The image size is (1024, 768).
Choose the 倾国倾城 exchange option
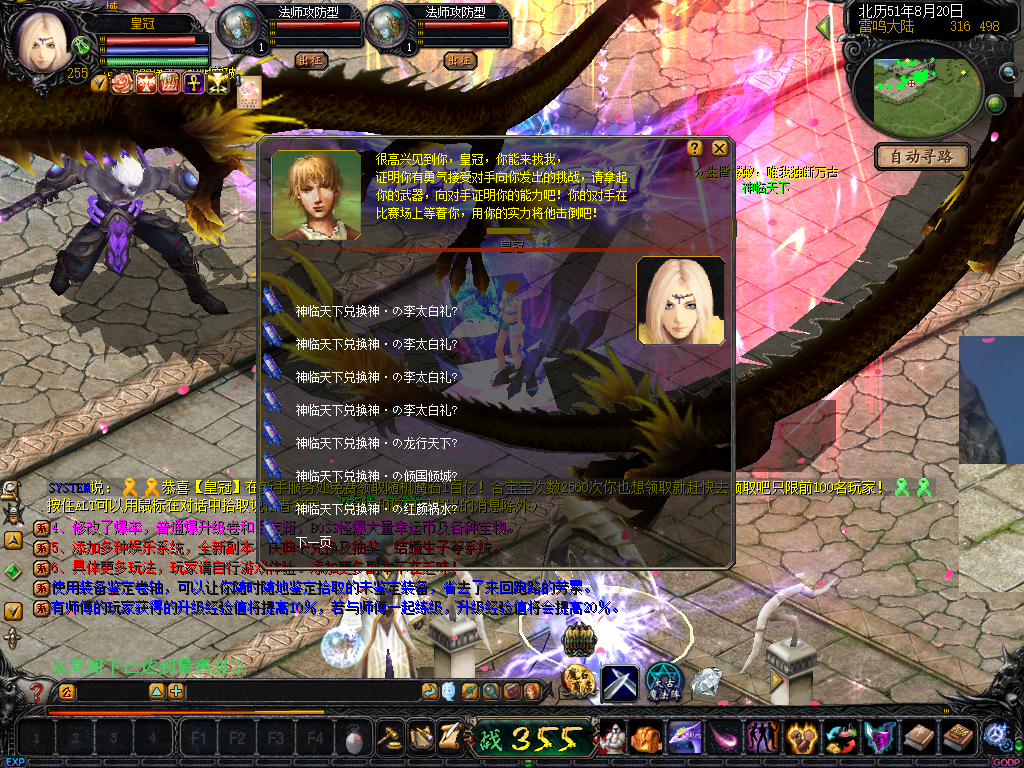[x=375, y=476]
